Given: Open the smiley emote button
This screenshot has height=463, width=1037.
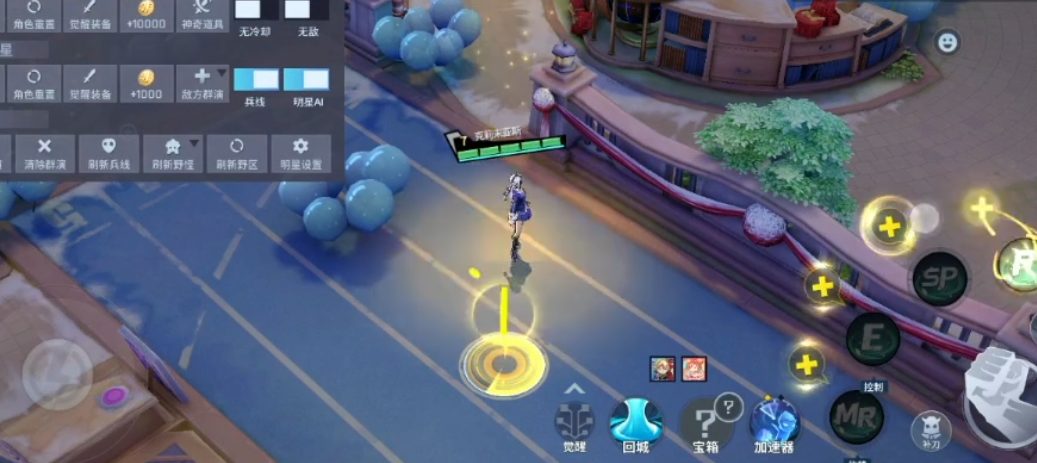Looking at the screenshot, I should click(947, 42).
